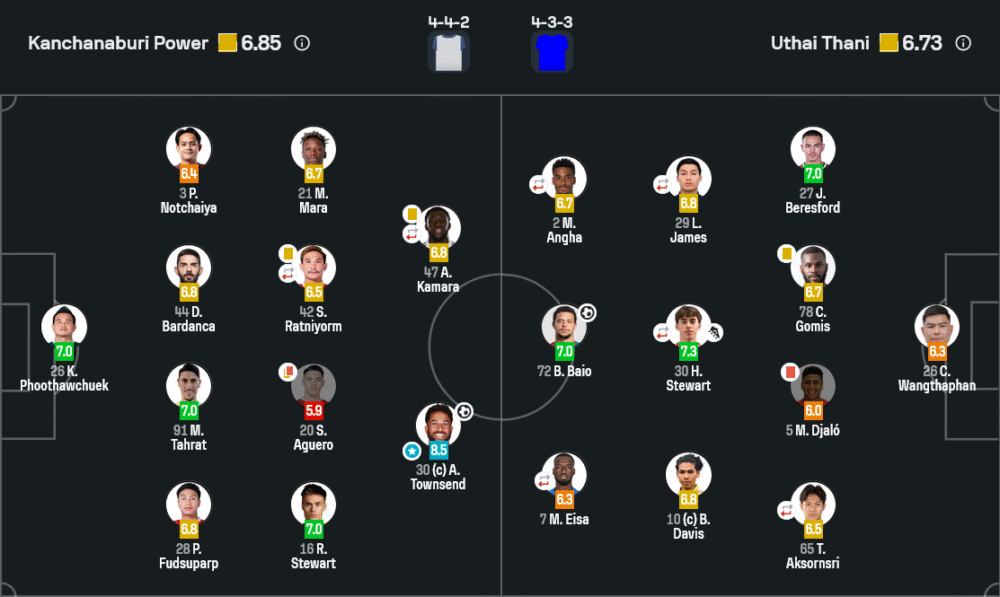Open the Uthai Thani team name
Screen dimensions: 1000x597
[820, 43]
